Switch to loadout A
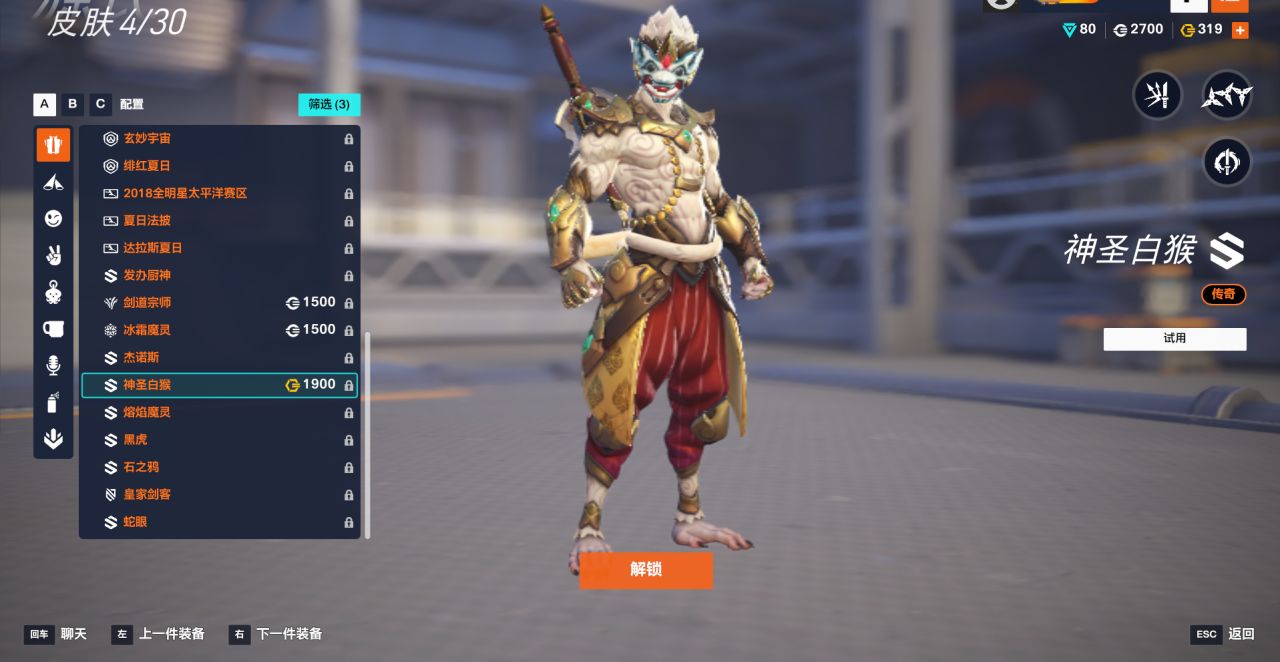The width and height of the screenshot is (1280, 662). click(44, 104)
